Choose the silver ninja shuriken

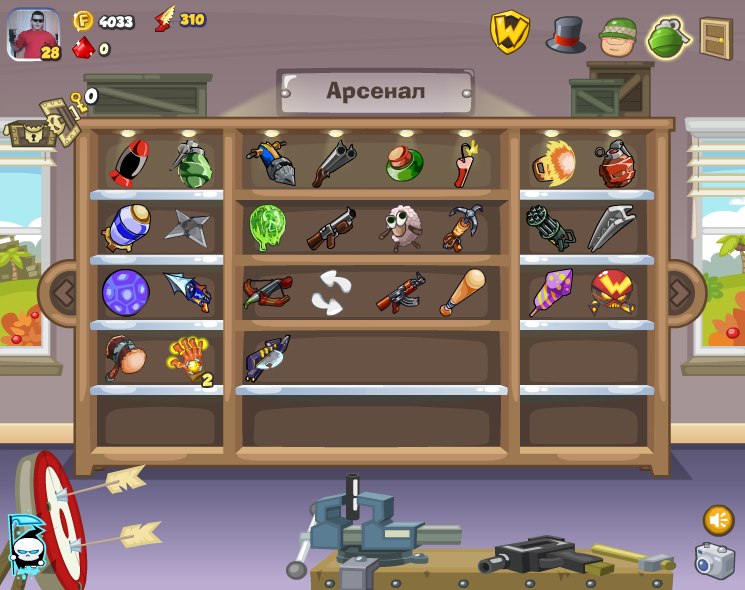pyautogui.click(x=187, y=227)
